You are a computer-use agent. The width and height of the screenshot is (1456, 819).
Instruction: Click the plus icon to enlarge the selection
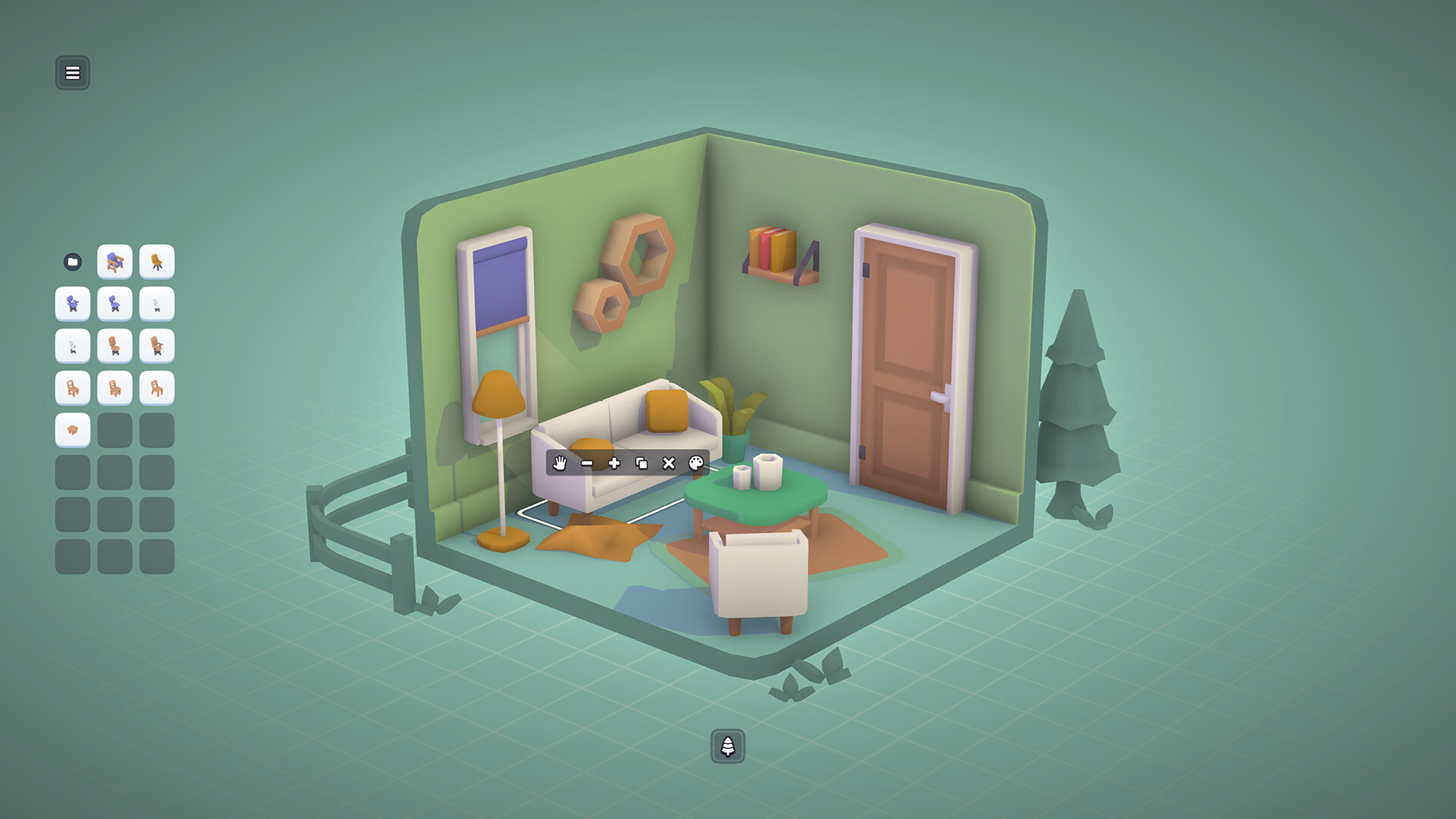tap(614, 463)
